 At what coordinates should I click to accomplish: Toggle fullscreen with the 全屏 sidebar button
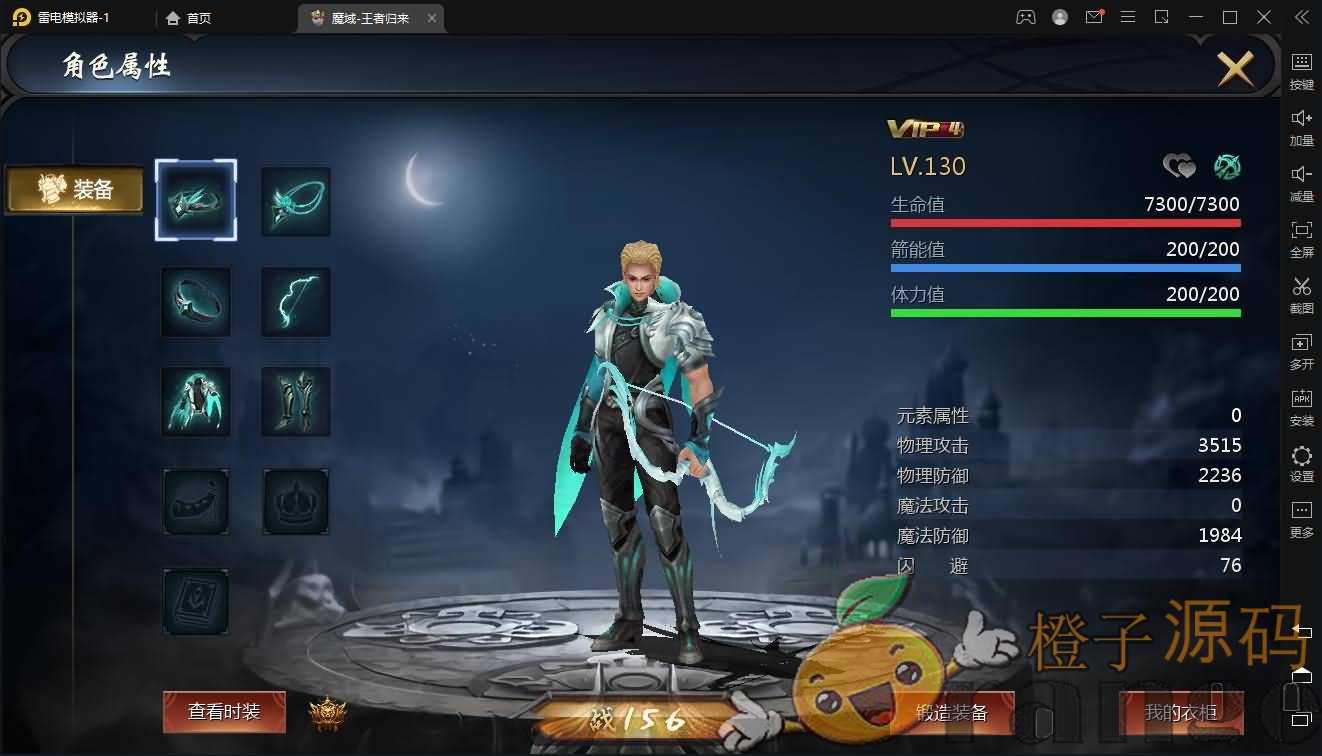tap(1301, 241)
